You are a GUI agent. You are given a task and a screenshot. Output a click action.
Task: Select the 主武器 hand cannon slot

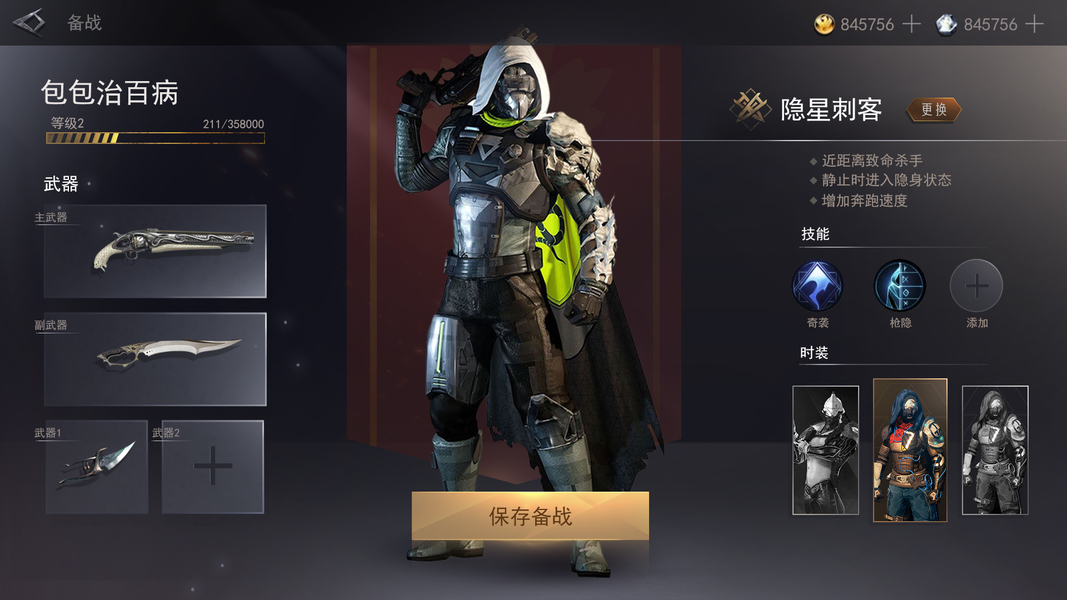tap(155, 251)
